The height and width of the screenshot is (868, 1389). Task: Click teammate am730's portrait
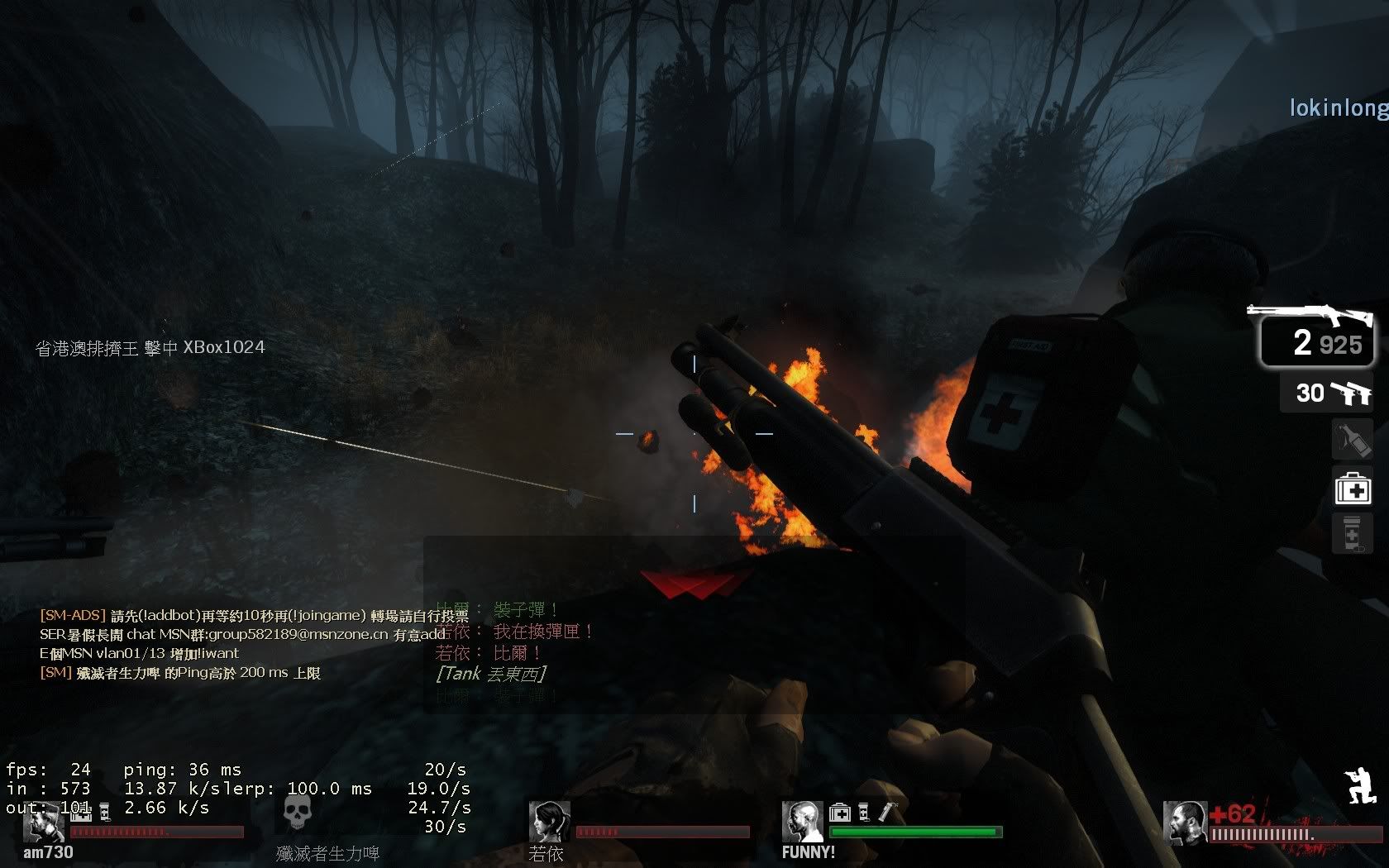click(43, 823)
